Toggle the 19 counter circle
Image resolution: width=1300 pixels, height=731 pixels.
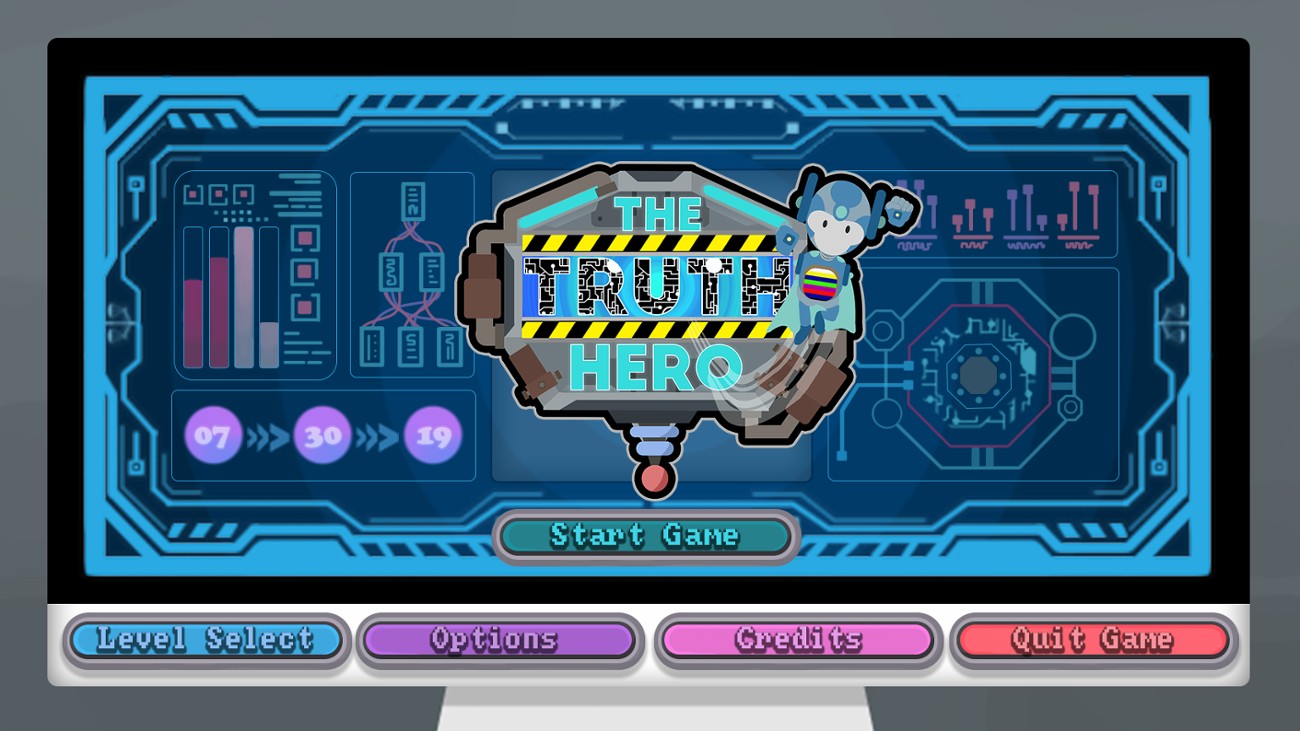click(432, 435)
